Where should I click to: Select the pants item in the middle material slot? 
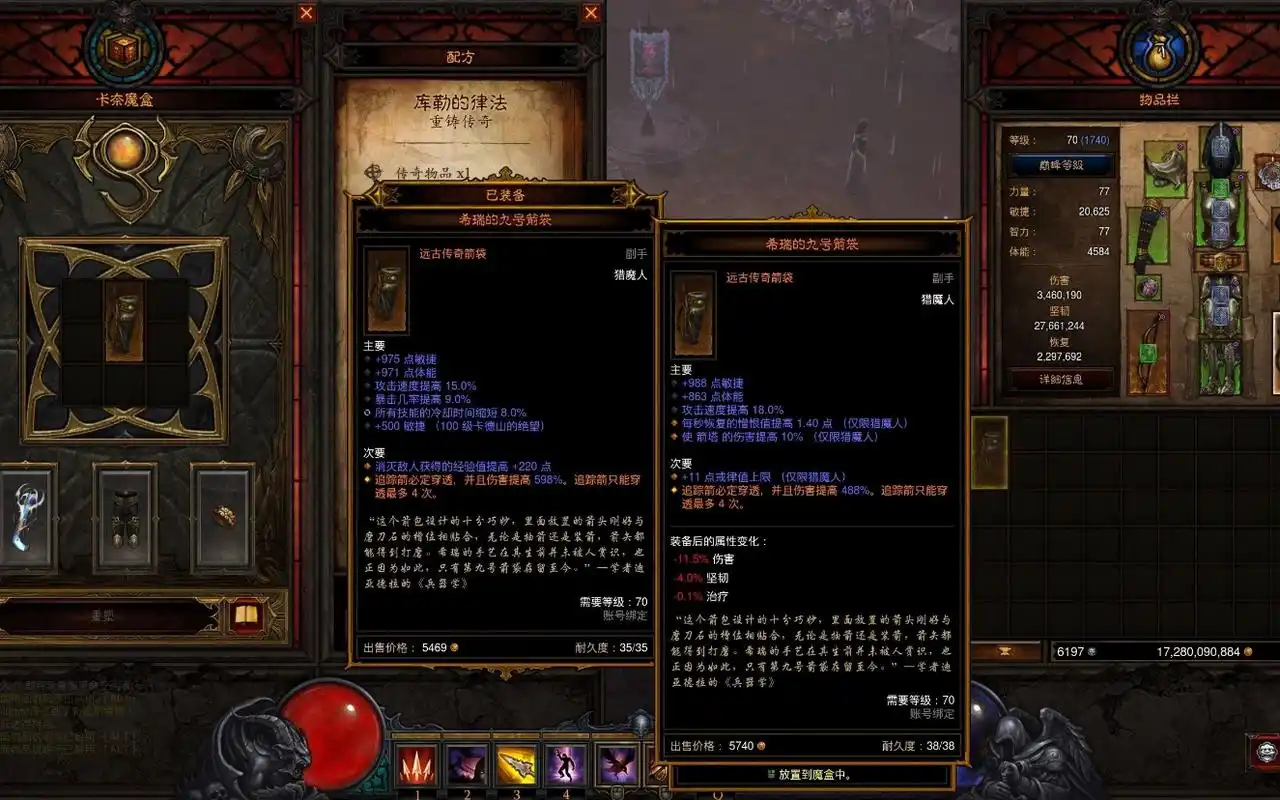(x=127, y=518)
